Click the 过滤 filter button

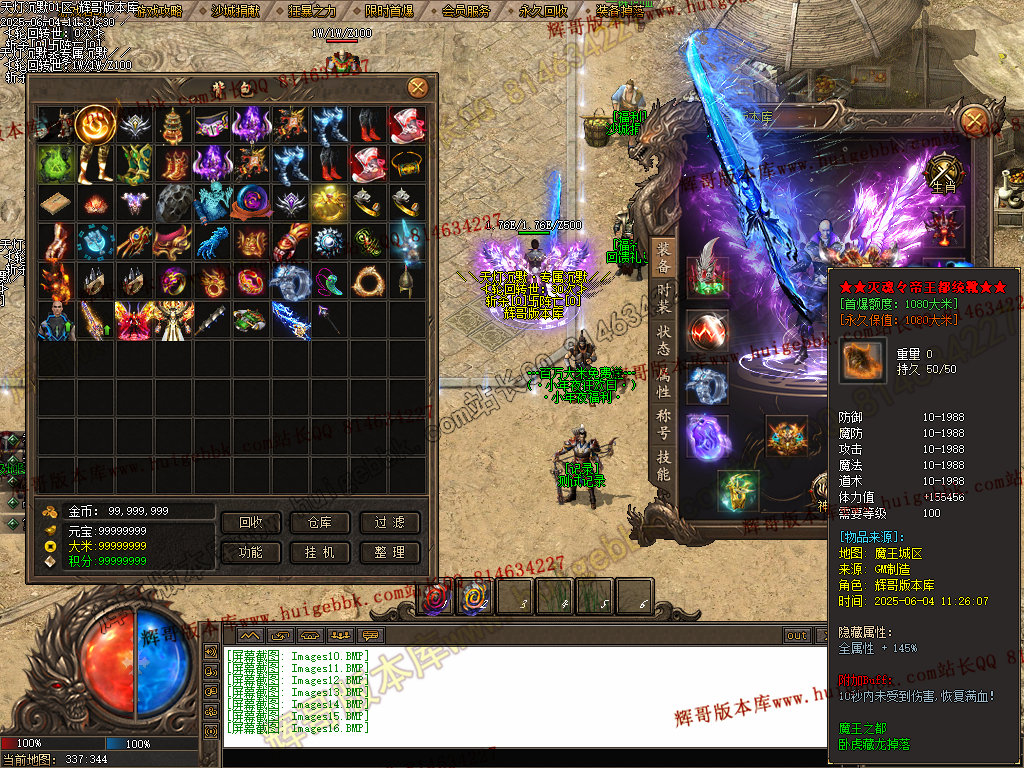click(389, 523)
